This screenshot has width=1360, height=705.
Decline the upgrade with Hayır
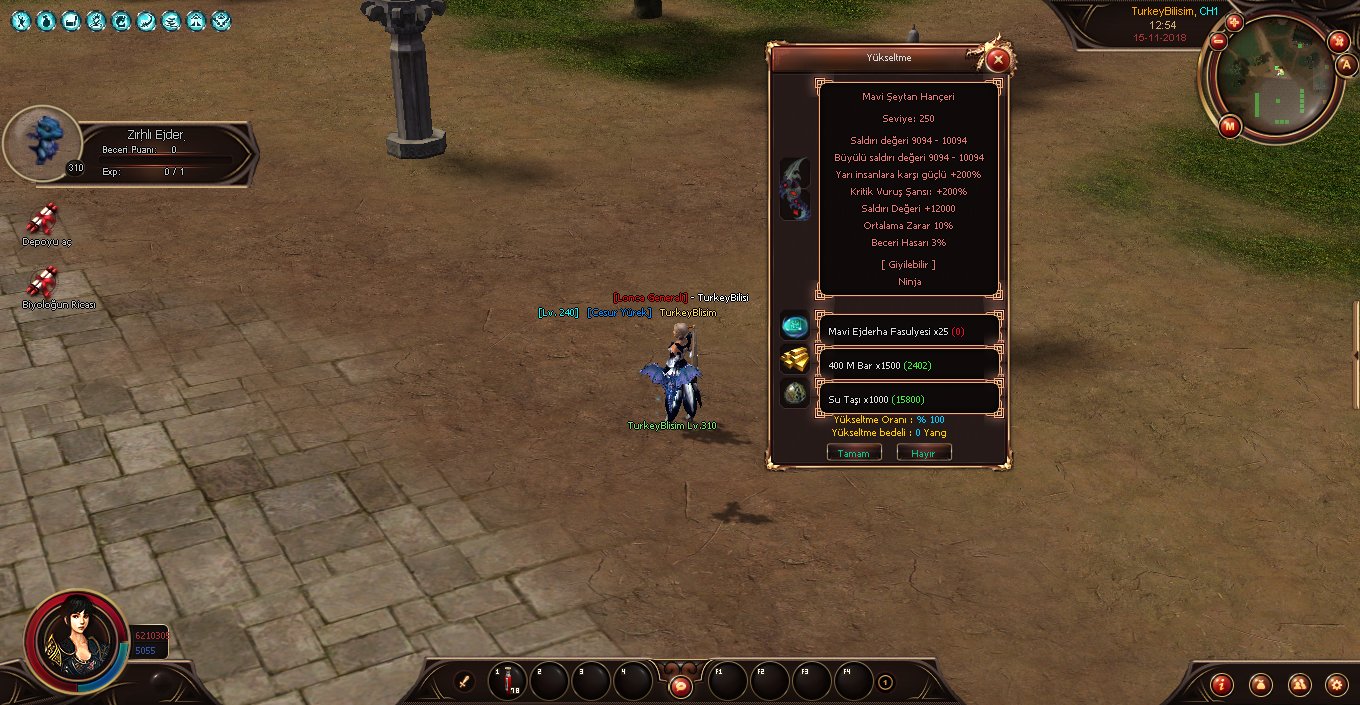coord(923,453)
